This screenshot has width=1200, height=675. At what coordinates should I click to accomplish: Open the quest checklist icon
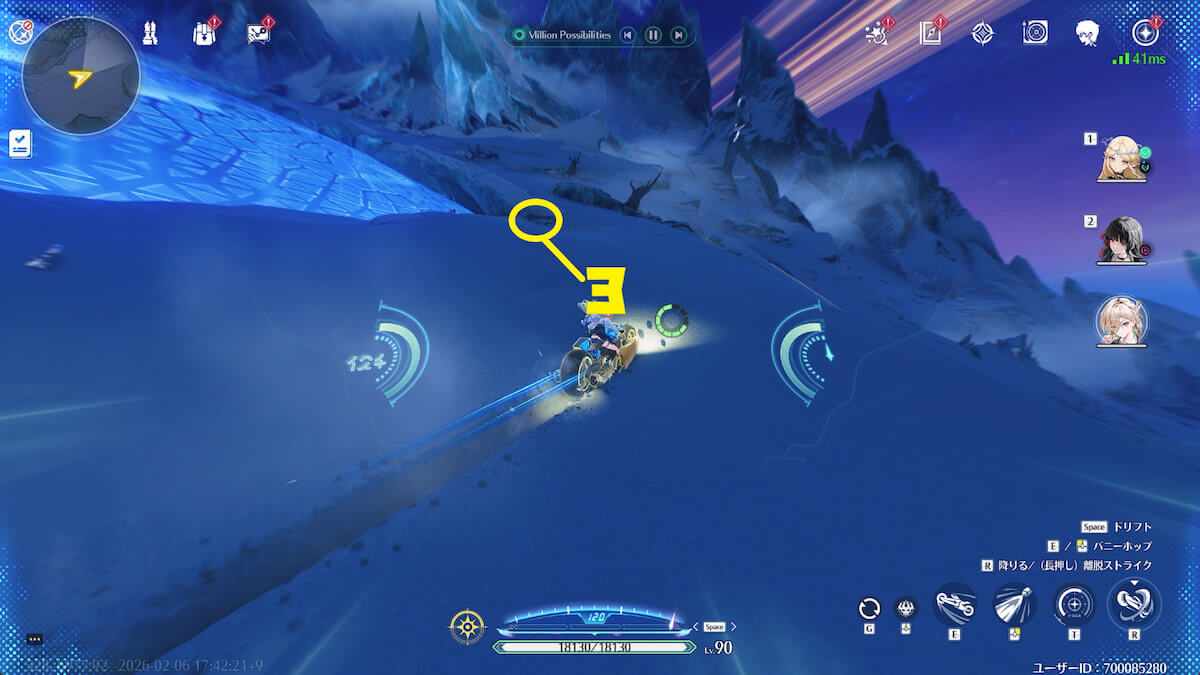click(x=19, y=143)
